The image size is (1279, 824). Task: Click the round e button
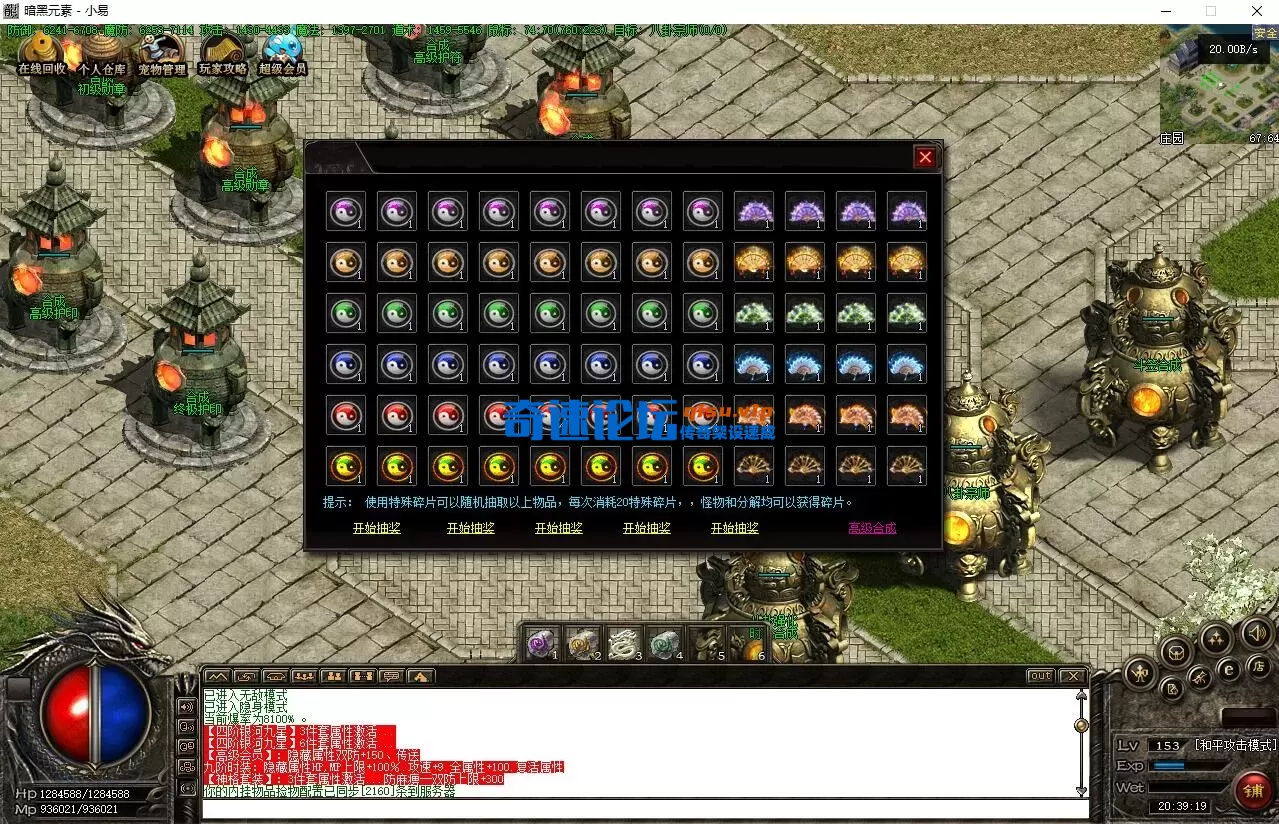(x=1230, y=669)
